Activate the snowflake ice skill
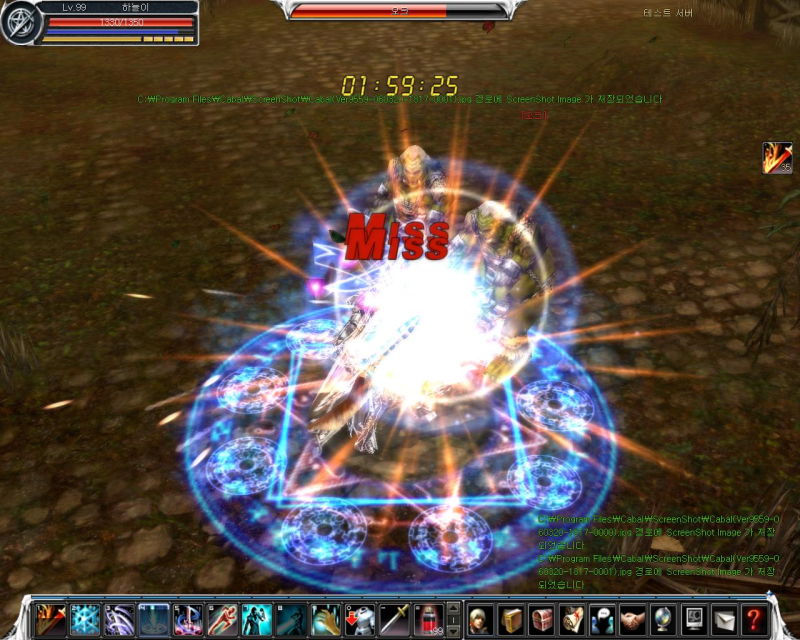This screenshot has width=800, height=640. pyautogui.click(x=85, y=619)
